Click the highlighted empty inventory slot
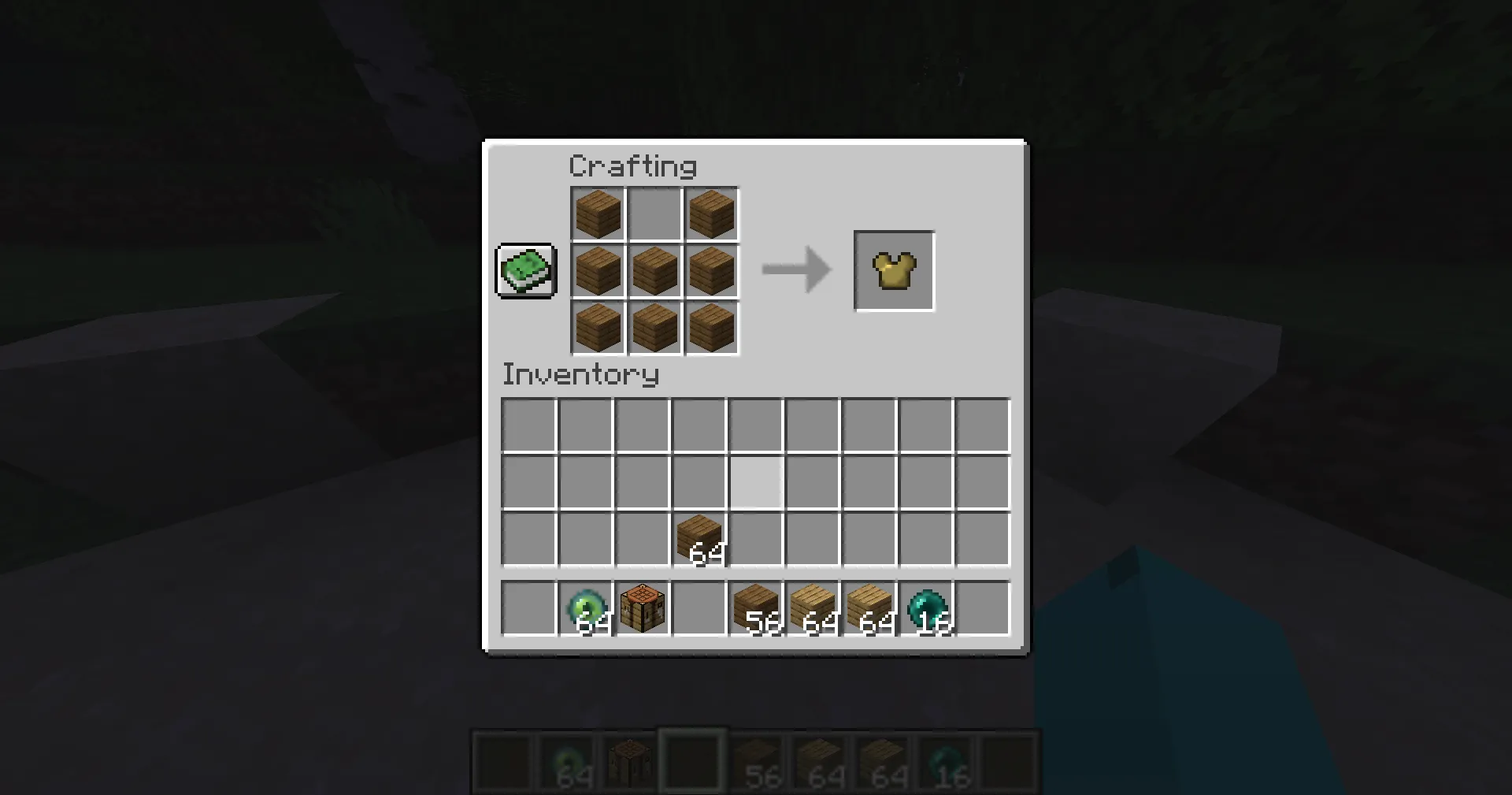 click(756, 482)
